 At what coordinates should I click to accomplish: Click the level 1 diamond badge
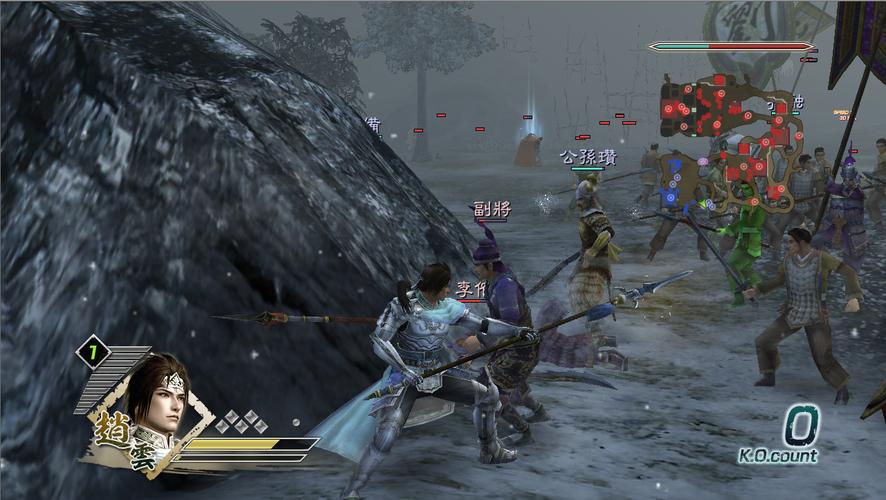93,352
